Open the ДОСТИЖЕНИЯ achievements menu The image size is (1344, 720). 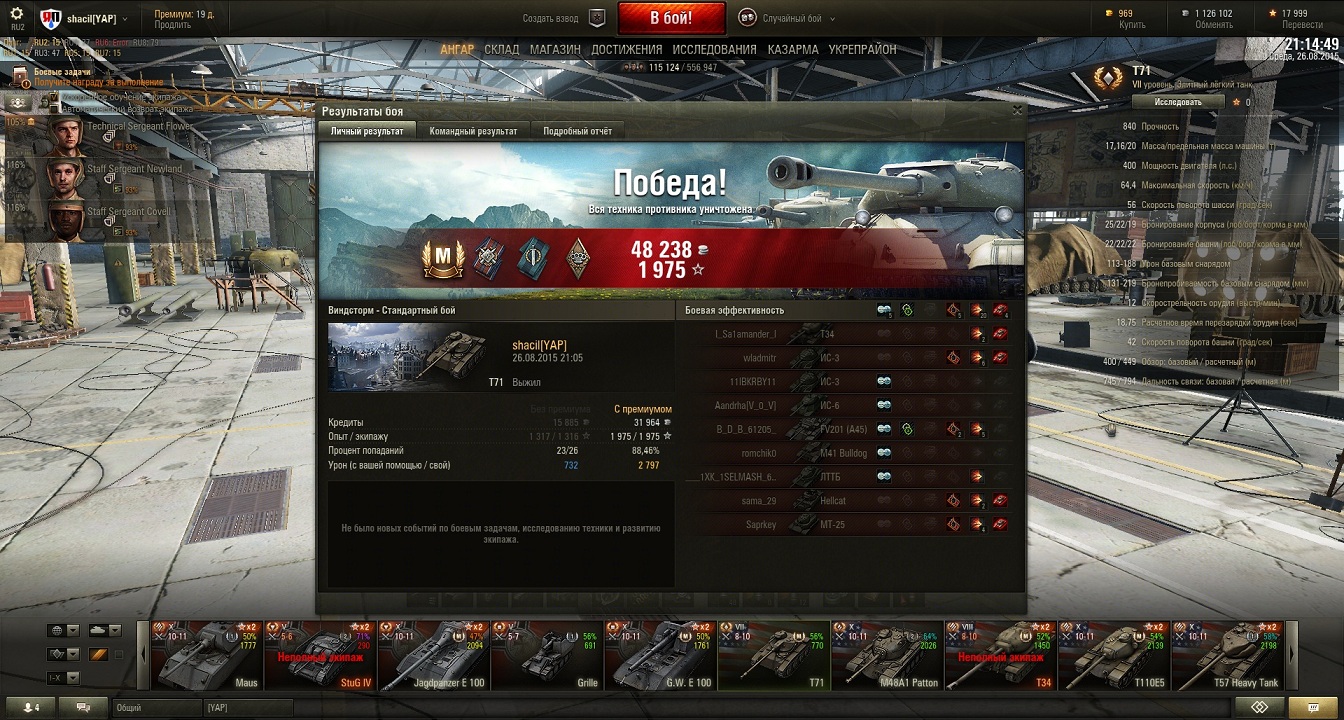click(x=626, y=49)
